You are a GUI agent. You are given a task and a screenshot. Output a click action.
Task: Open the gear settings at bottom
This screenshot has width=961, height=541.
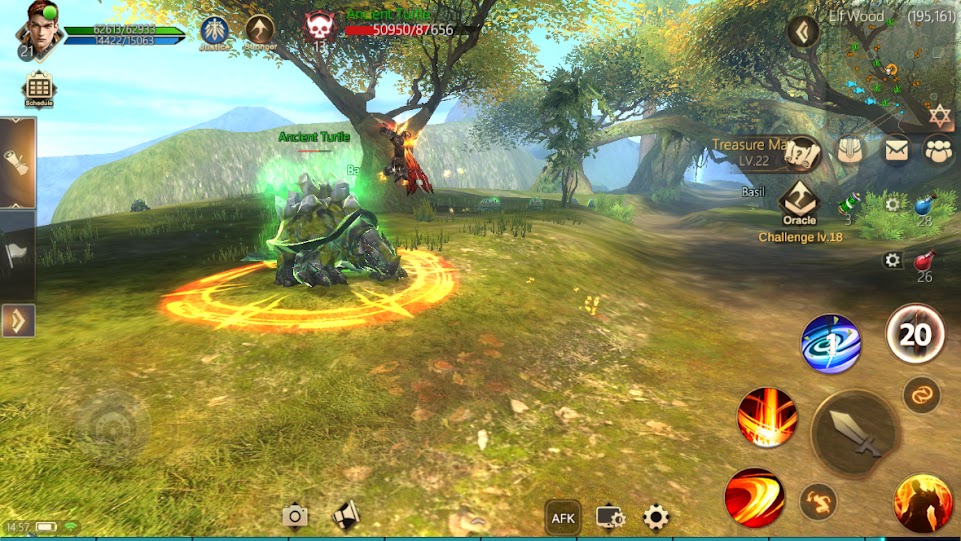click(656, 517)
